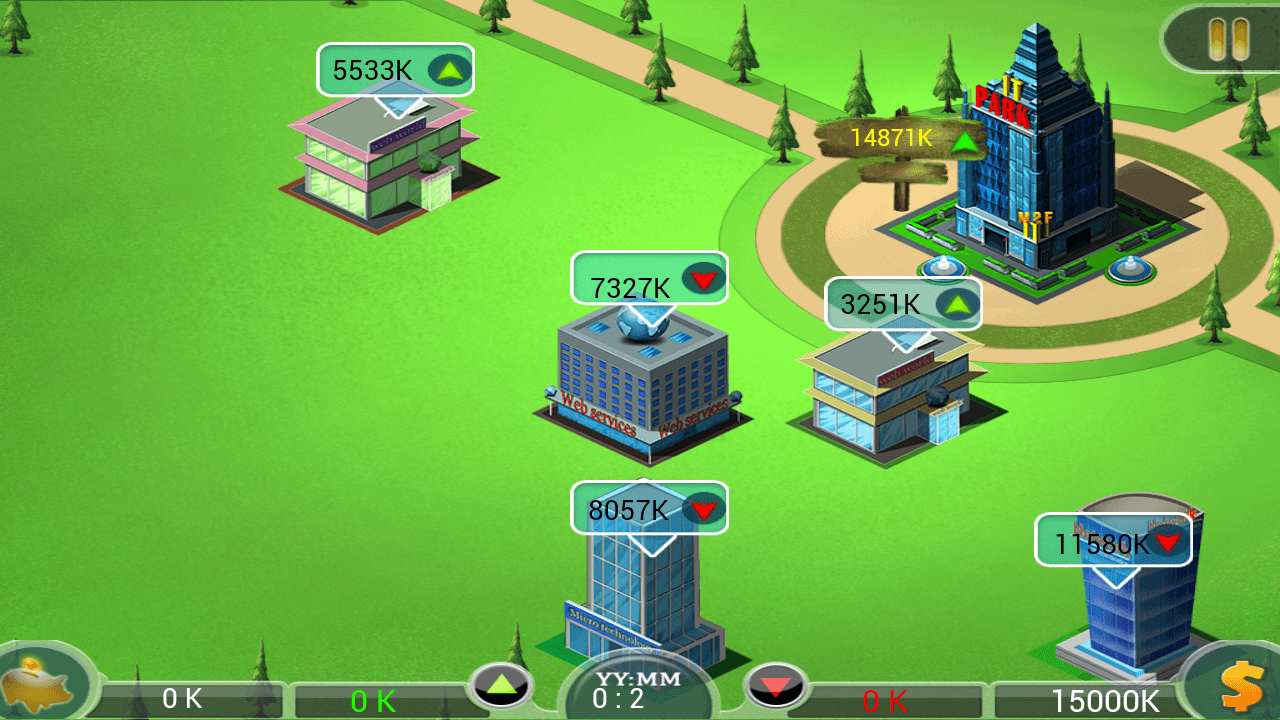Click the red down arrow on 7327K tag

tap(703, 279)
